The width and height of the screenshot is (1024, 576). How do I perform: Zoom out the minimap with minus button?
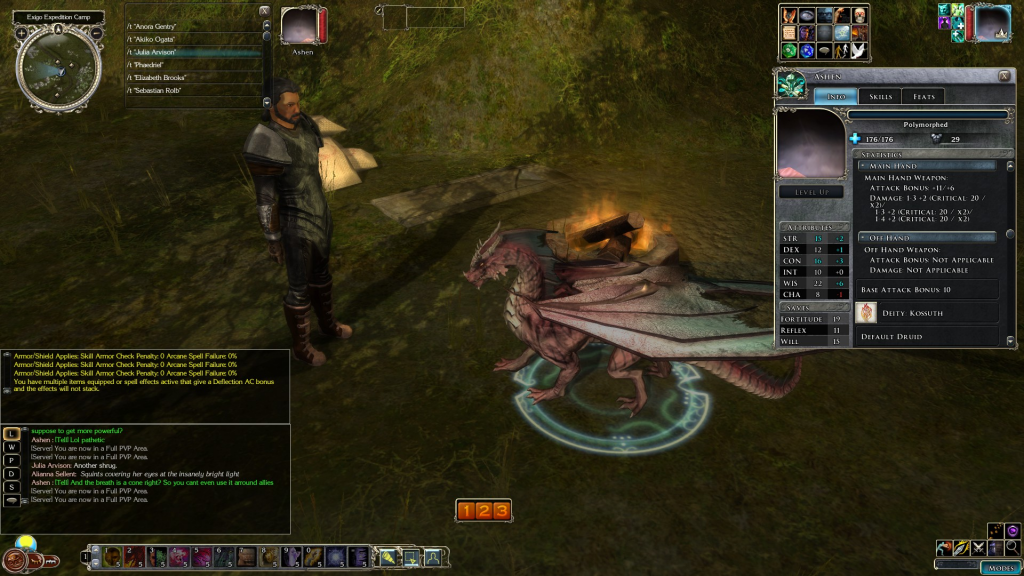coord(97,33)
